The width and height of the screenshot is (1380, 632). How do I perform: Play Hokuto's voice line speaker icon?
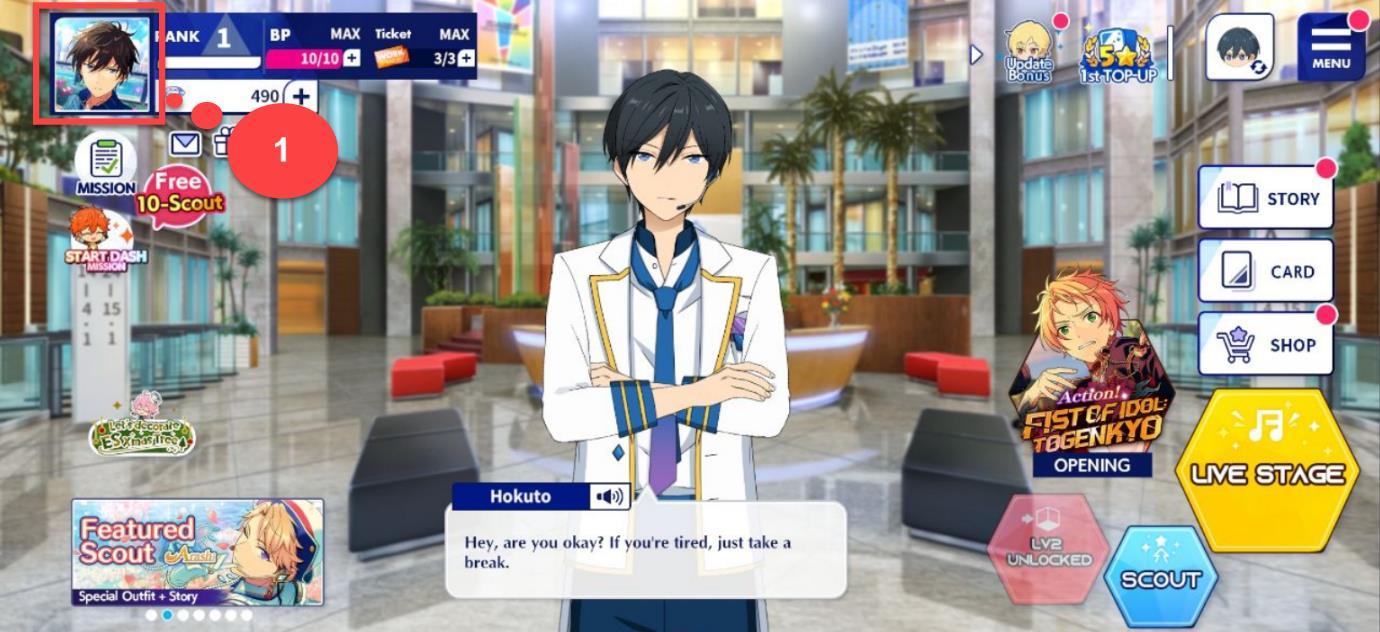[608, 496]
